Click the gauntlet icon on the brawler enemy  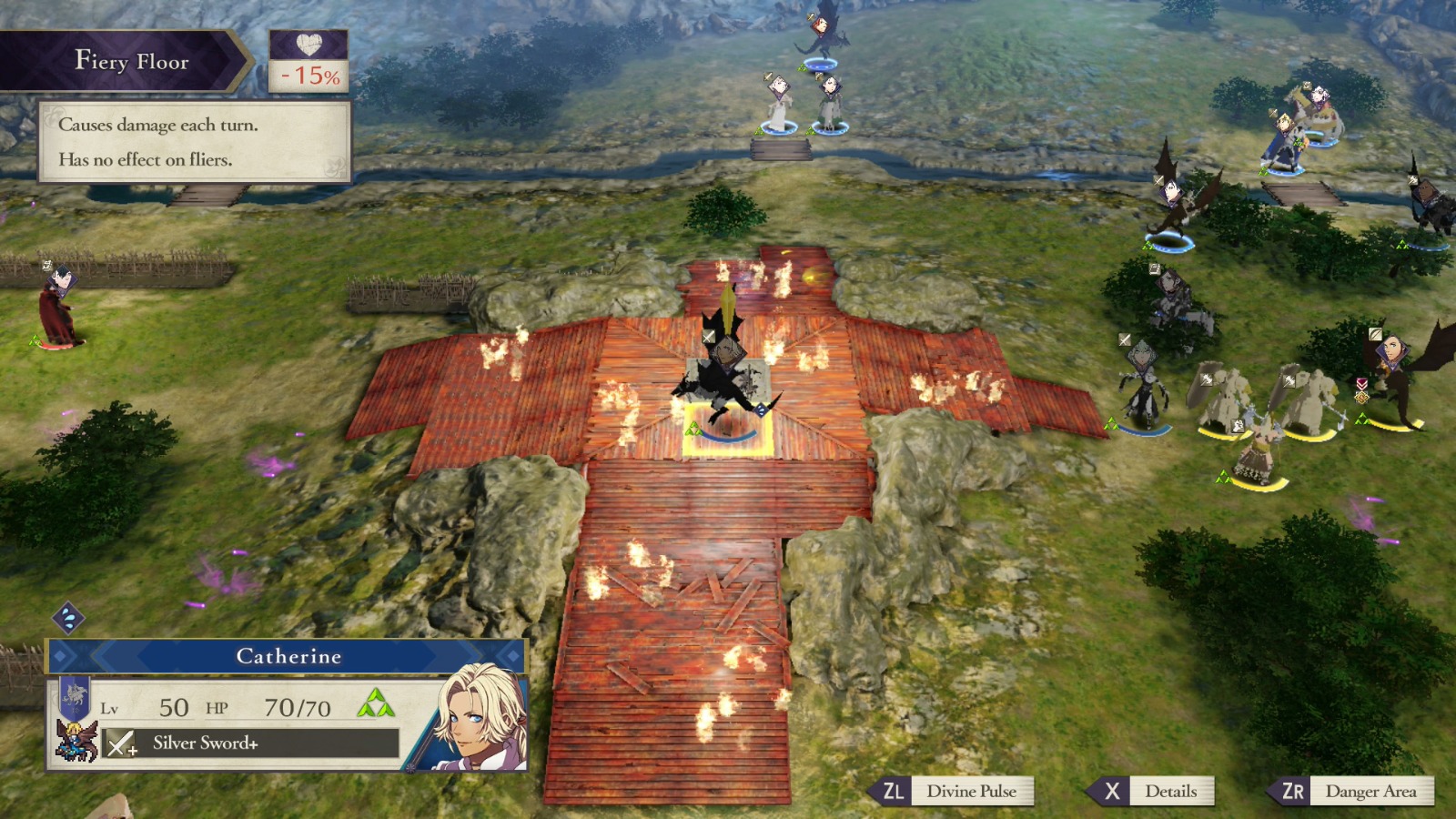(x=1237, y=426)
